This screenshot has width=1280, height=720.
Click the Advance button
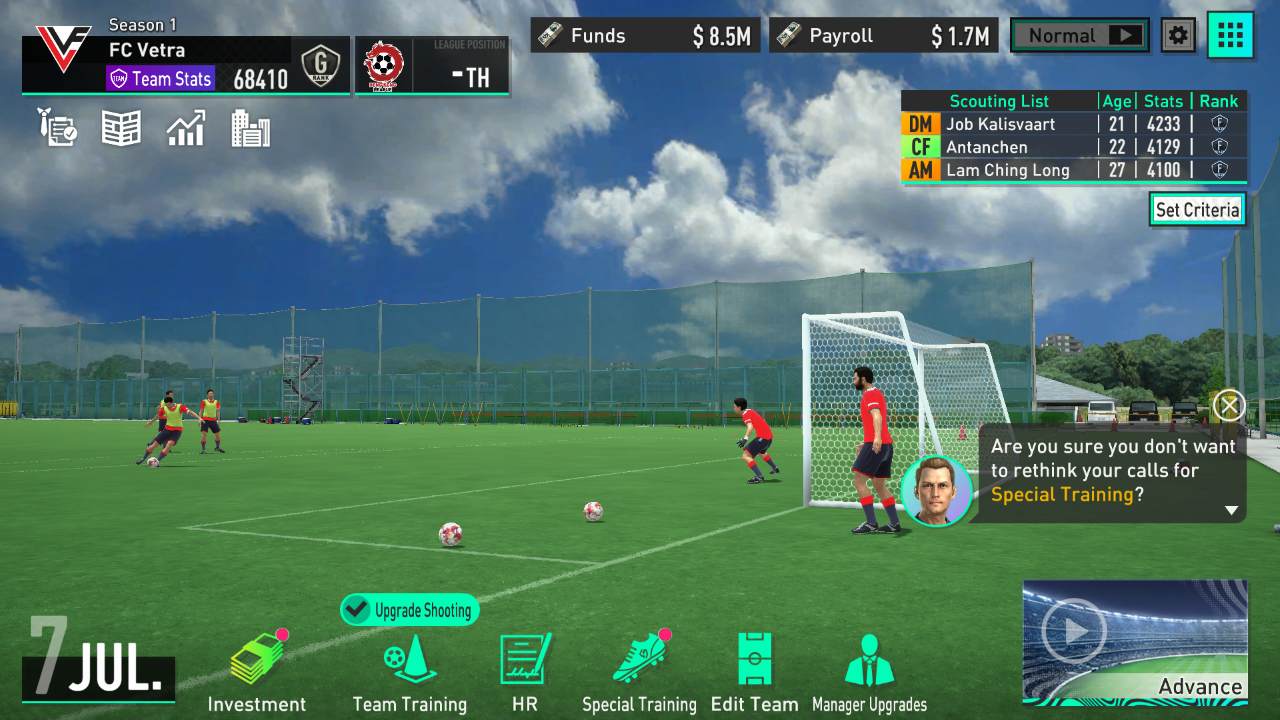(x=1135, y=642)
